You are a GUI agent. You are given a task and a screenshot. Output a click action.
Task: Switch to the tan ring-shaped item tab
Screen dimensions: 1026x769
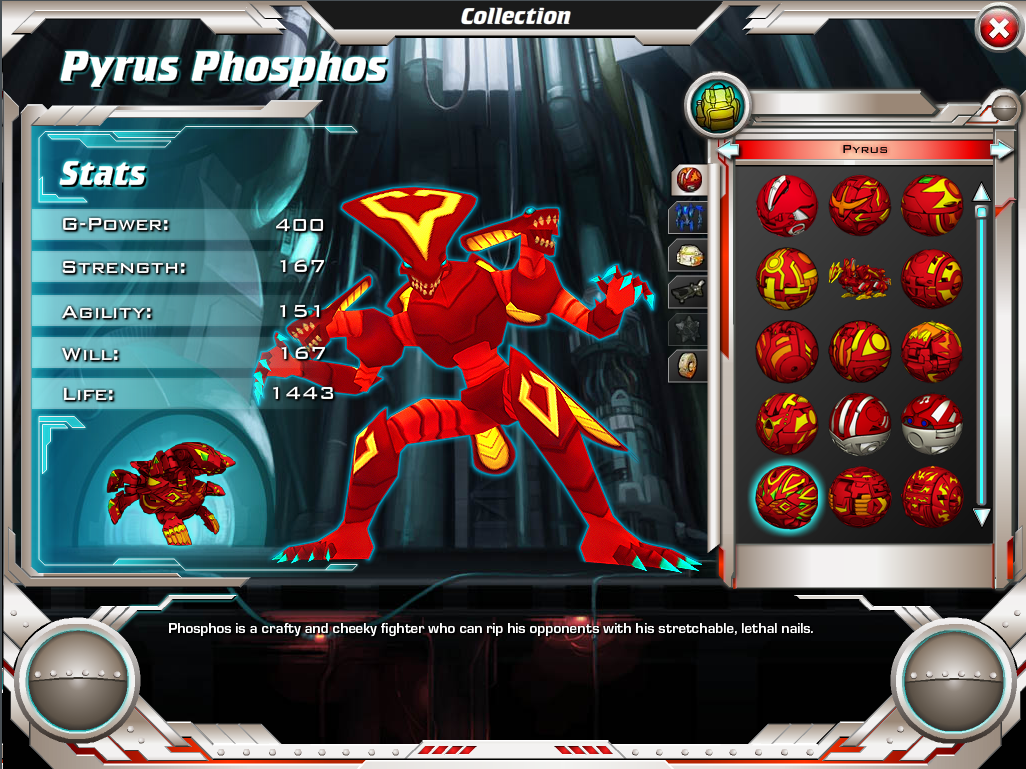point(689,366)
